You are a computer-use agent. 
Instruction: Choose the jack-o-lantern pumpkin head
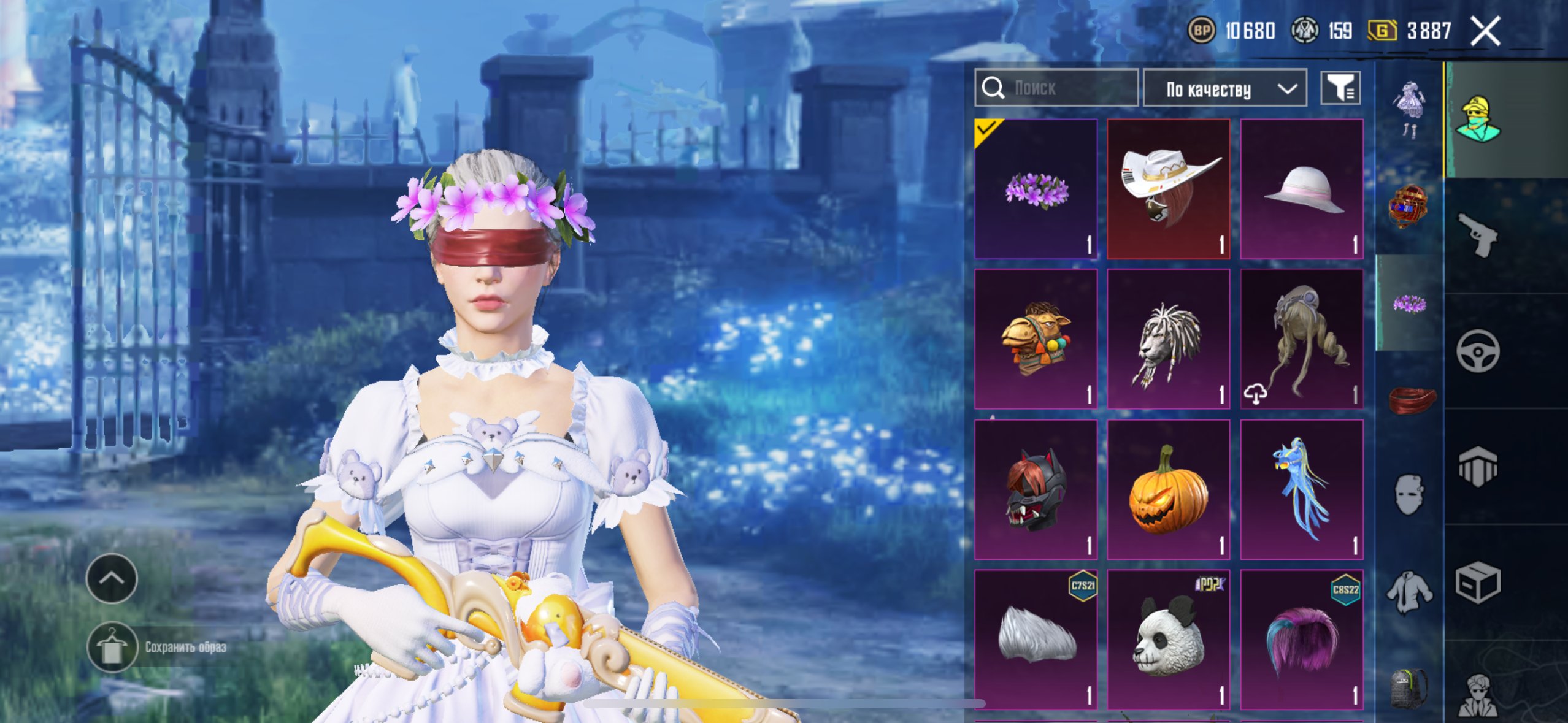[1168, 490]
